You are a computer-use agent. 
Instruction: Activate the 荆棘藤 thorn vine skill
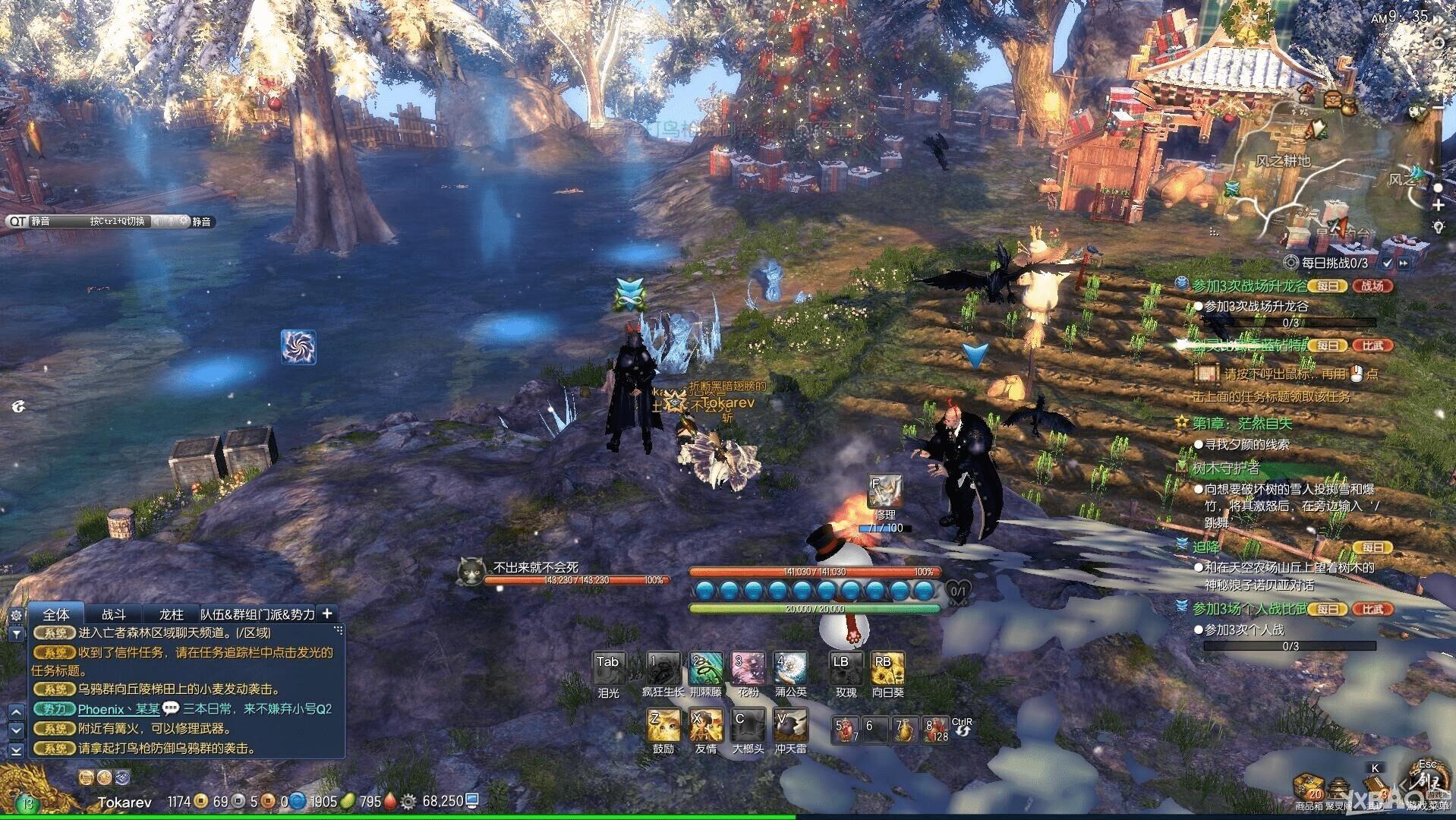point(705,668)
